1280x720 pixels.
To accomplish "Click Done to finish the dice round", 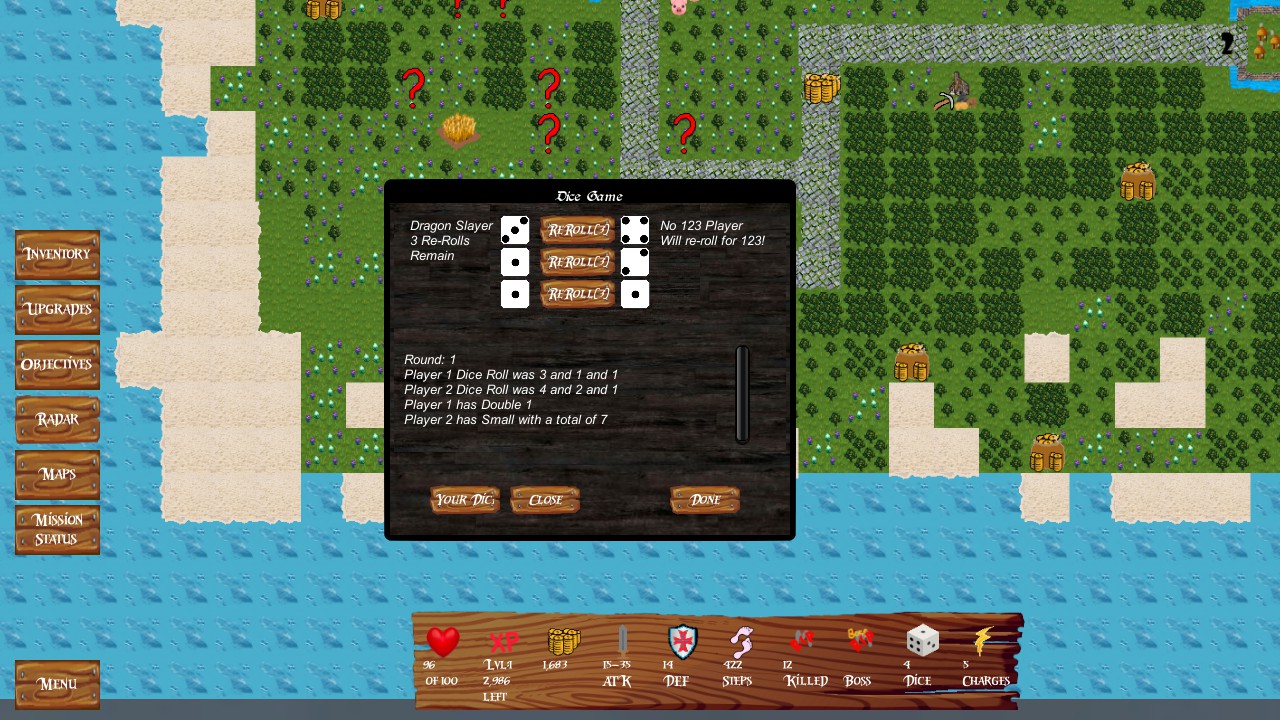I will tap(705, 500).
